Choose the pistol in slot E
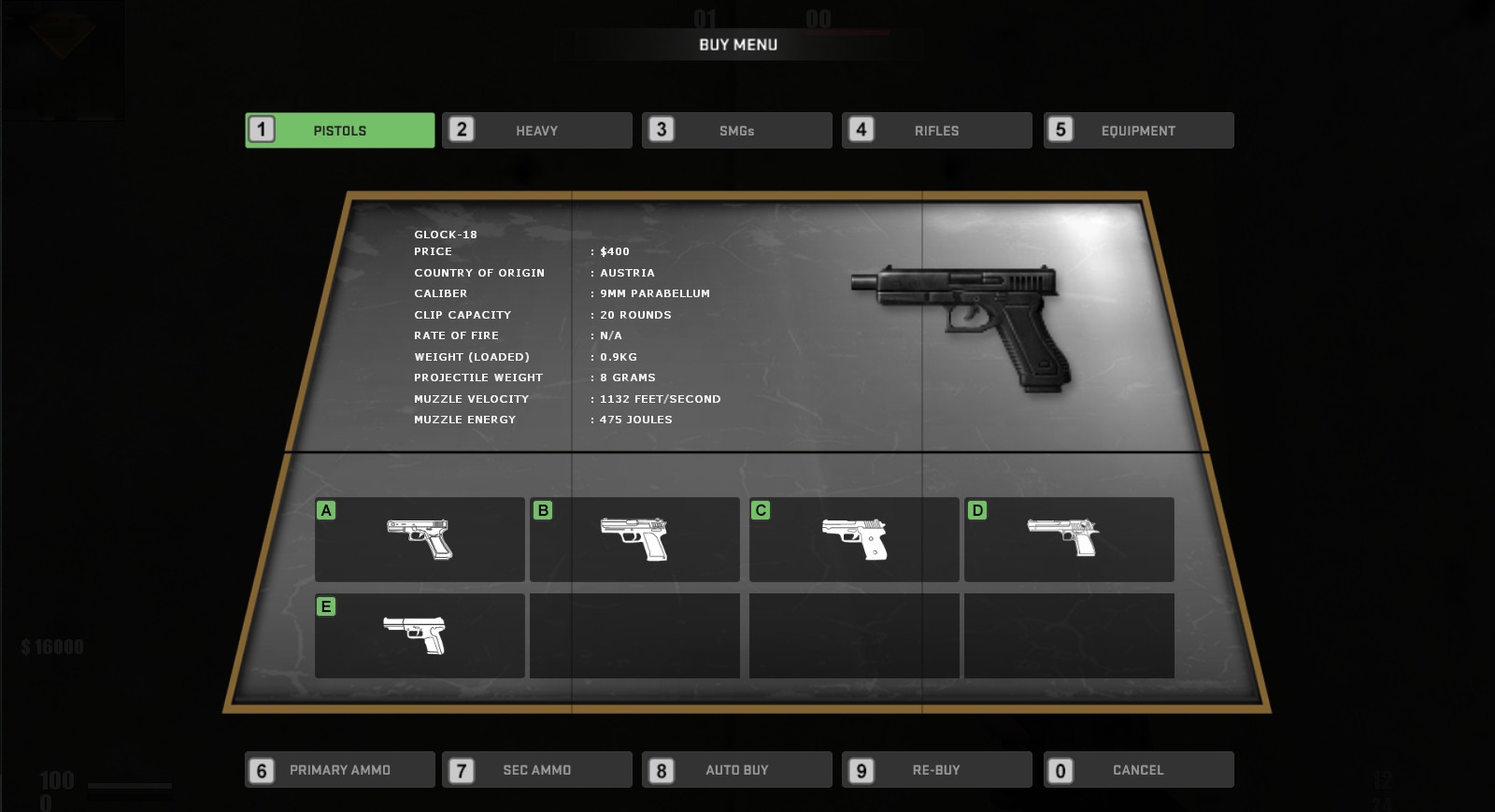Viewport: 1495px width, 812px height. (420, 635)
